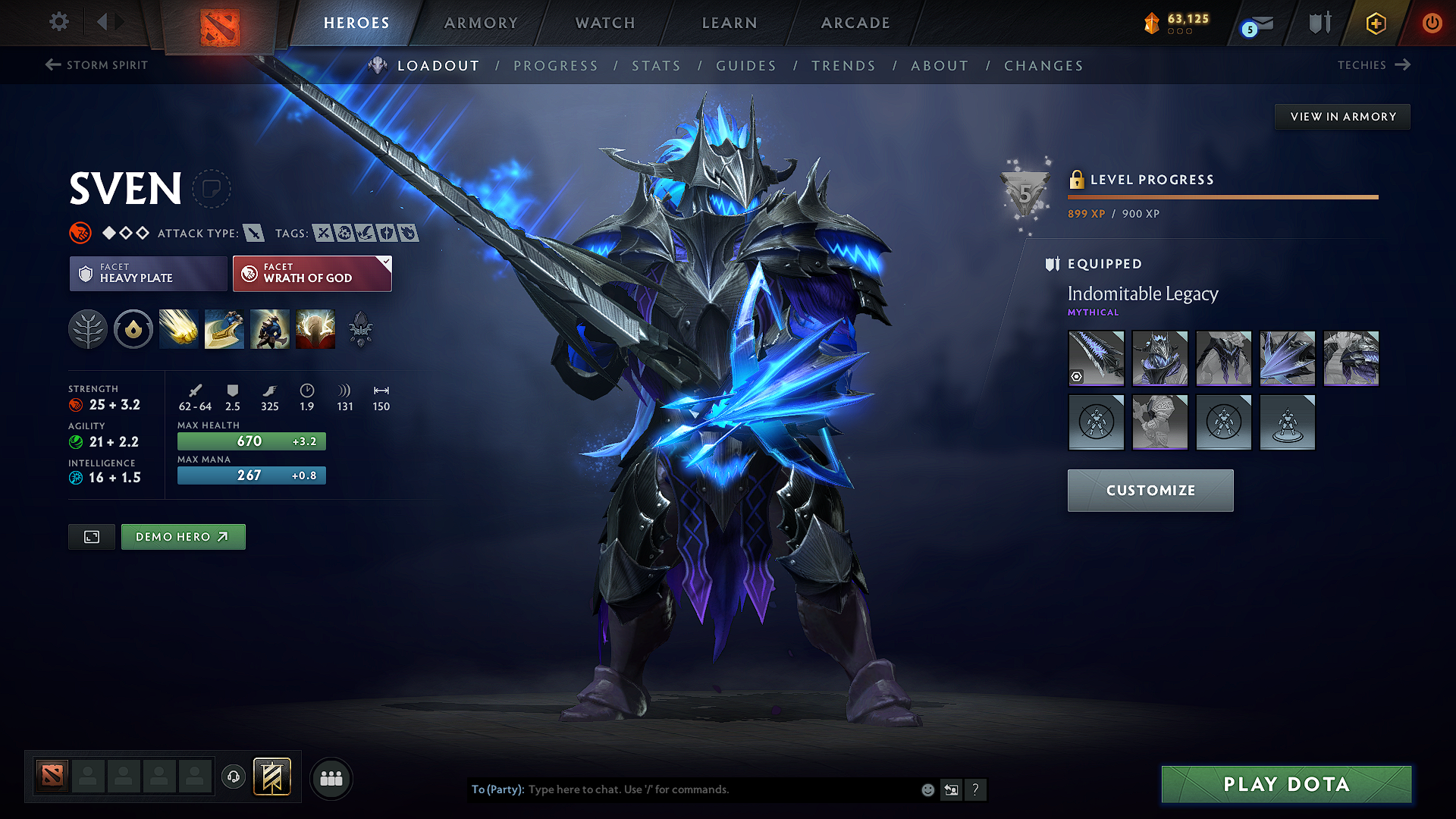Choose the Wrath of God facet
This screenshot has height=819, width=1456.
(x=312, y=273)
